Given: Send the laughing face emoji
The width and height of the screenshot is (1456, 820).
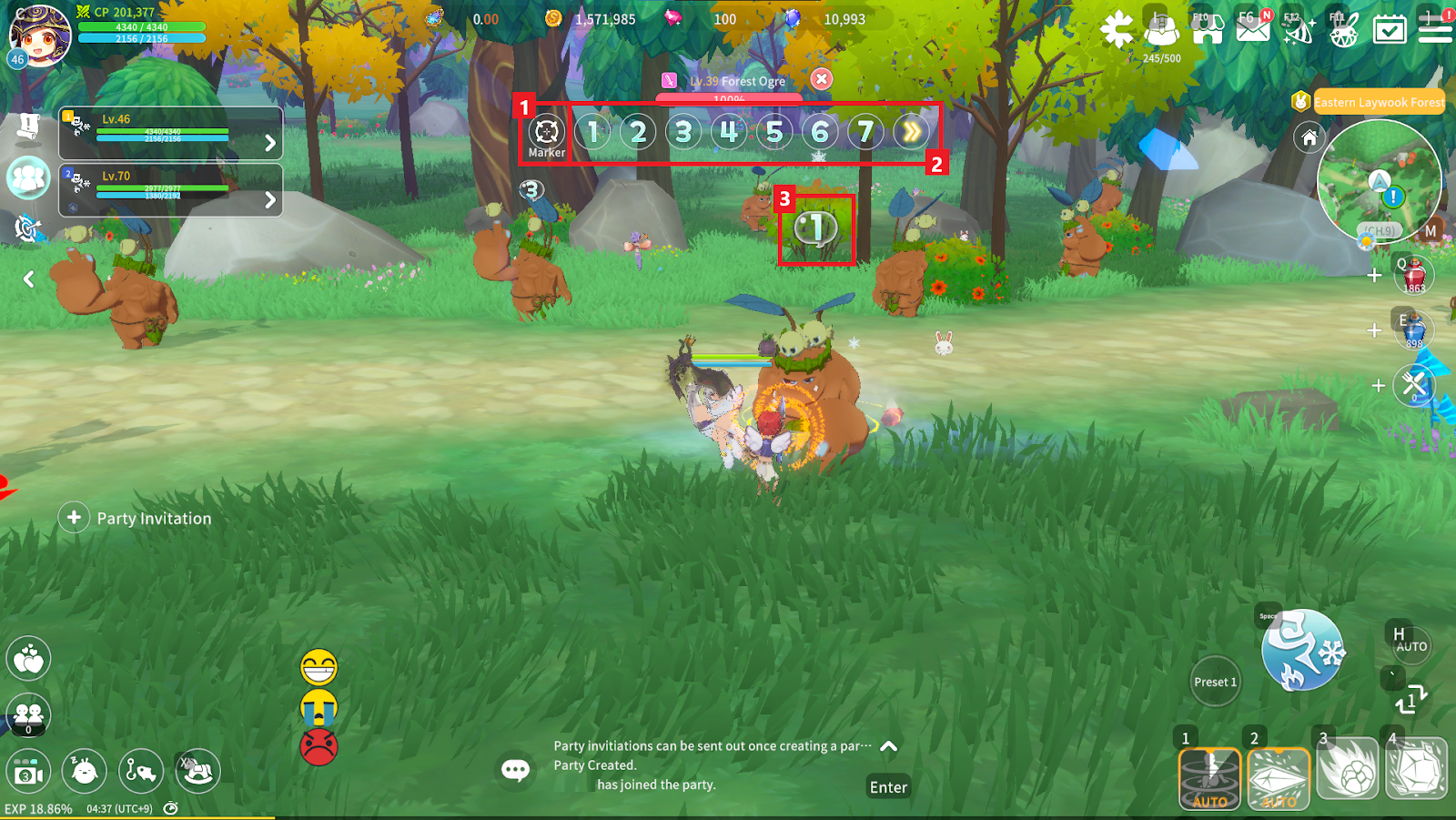Looking at the screenshot, I should 318,667.
